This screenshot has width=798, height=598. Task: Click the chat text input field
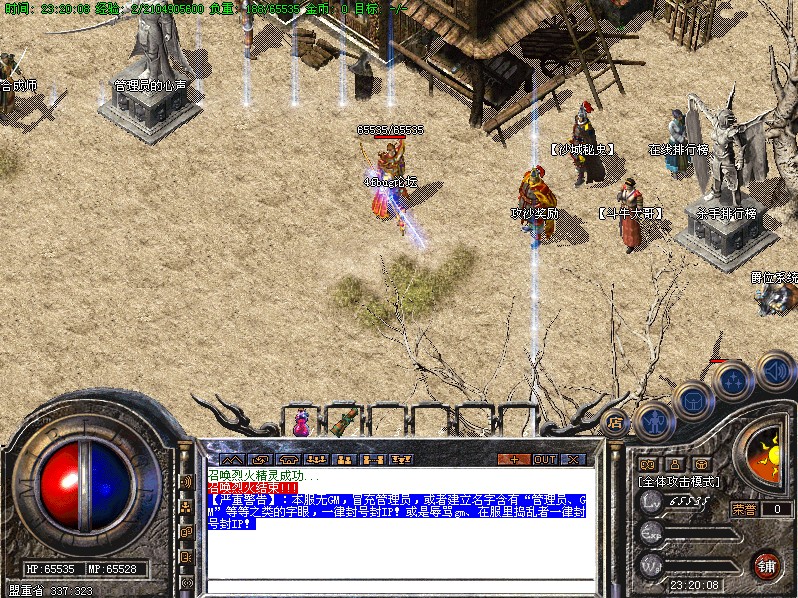(400, 586)
